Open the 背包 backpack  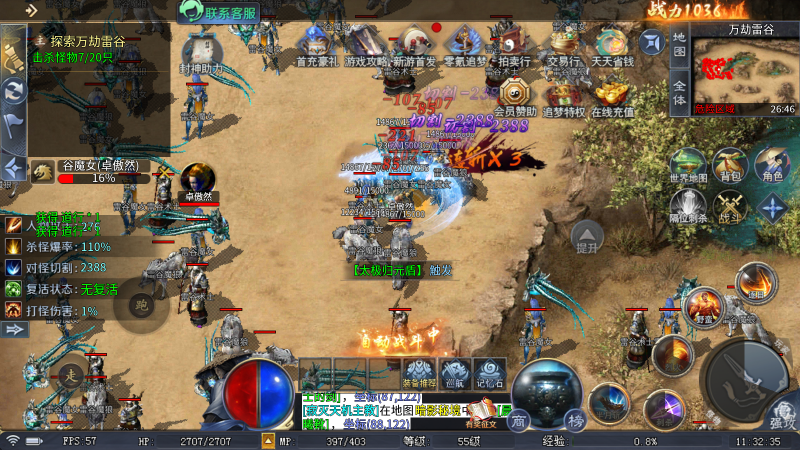pyautogui.click(x=730, y=166)
